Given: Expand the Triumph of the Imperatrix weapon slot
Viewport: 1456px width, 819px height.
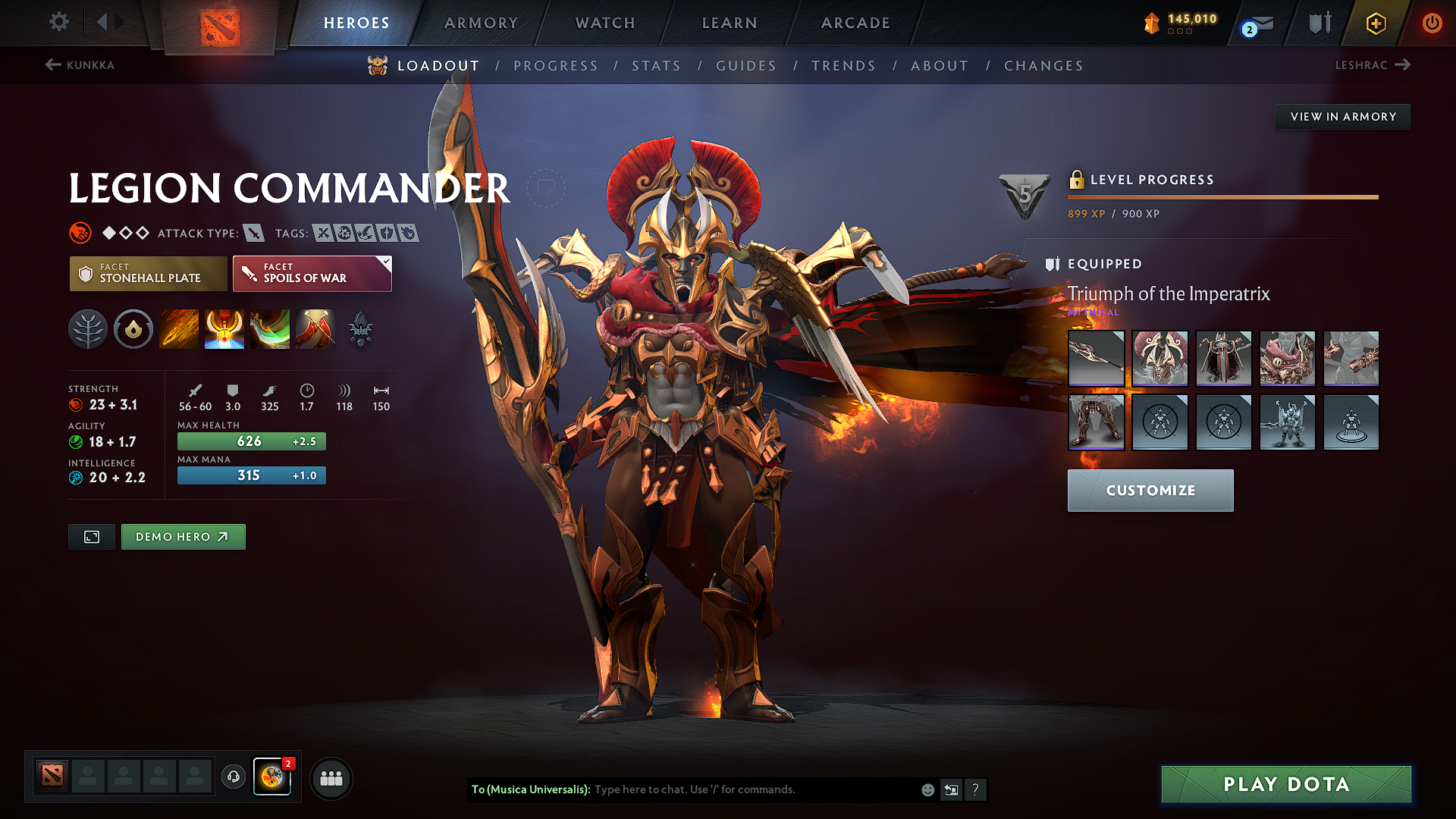Looking at the screenshot, I should point(1096,359).
